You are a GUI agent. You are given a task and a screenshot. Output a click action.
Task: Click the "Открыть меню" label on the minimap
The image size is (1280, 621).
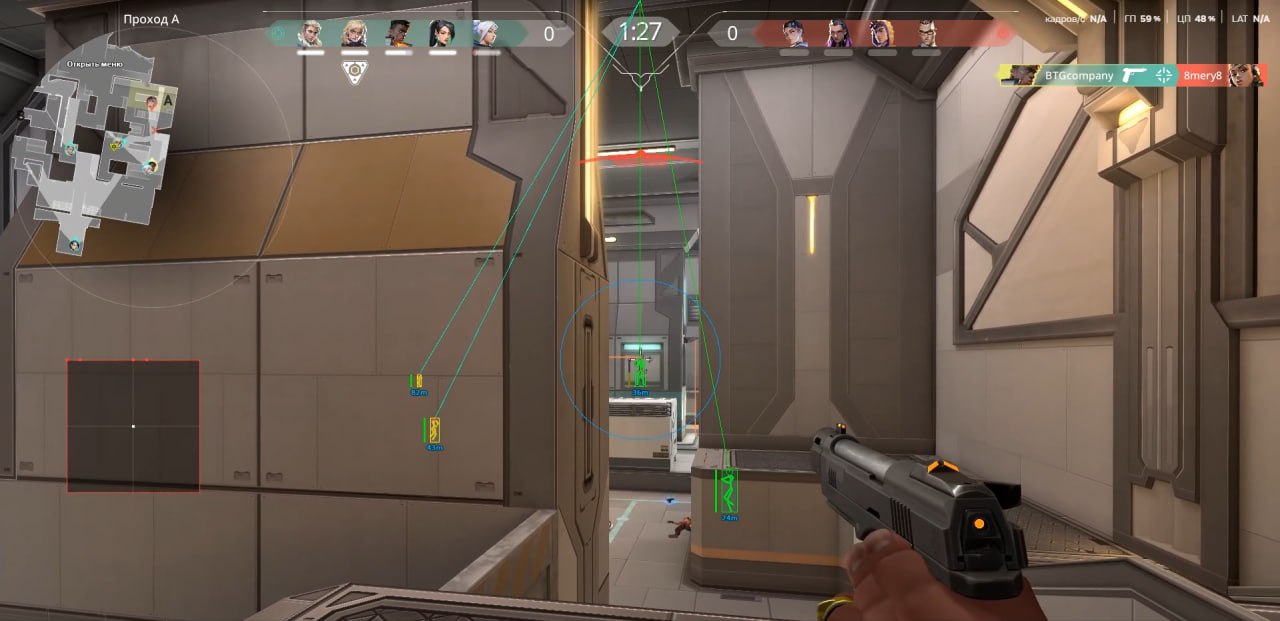tap(95, 64)
